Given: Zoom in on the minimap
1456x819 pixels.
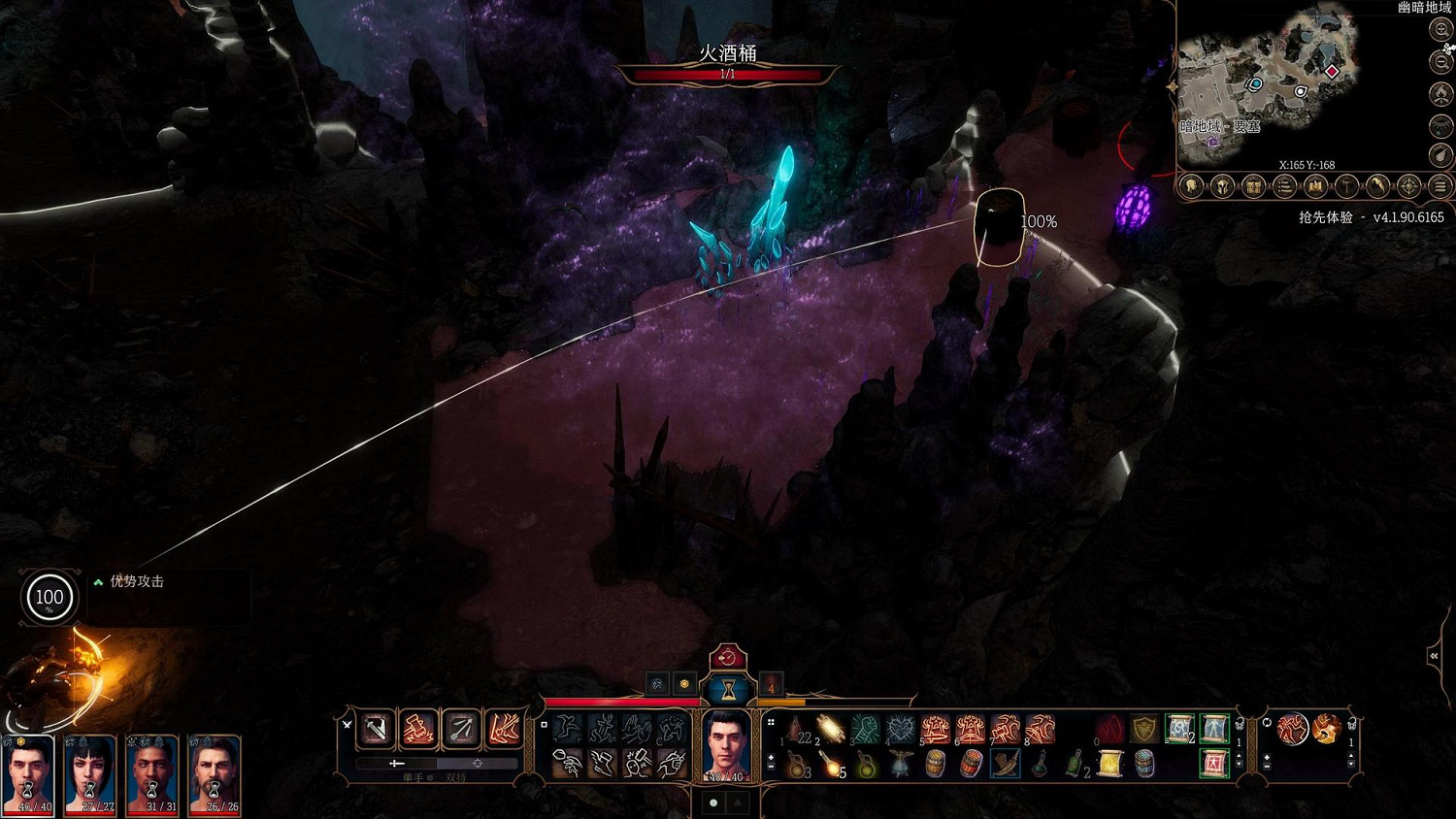Looking at the screenshot, I should pos(1441,30).
